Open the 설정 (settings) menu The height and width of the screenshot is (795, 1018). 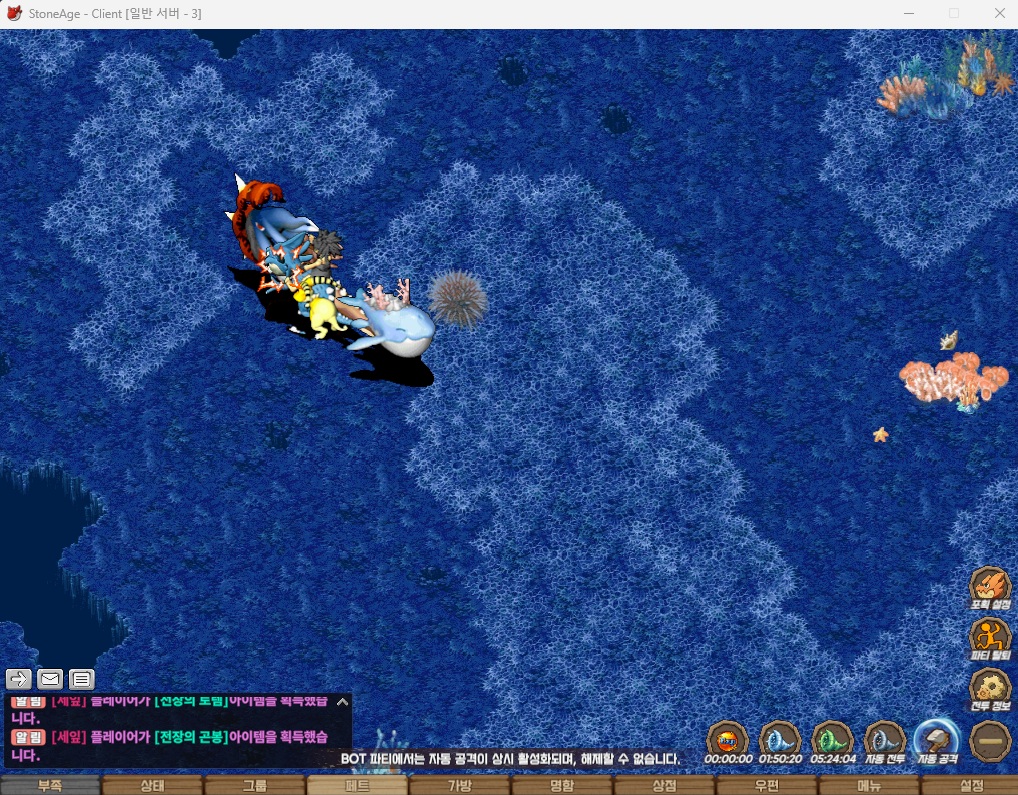click(970, 785)
